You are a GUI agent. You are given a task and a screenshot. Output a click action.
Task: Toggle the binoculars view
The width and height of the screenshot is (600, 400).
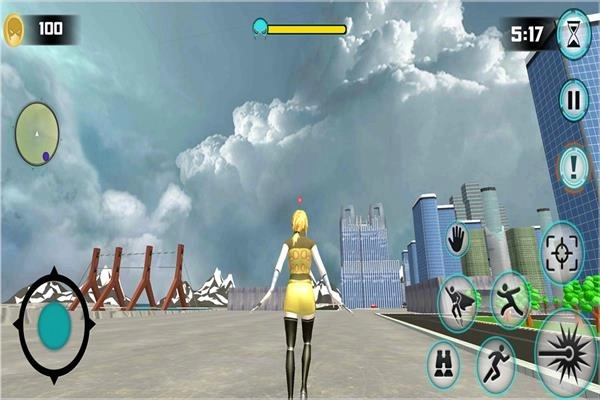[443, 364]
